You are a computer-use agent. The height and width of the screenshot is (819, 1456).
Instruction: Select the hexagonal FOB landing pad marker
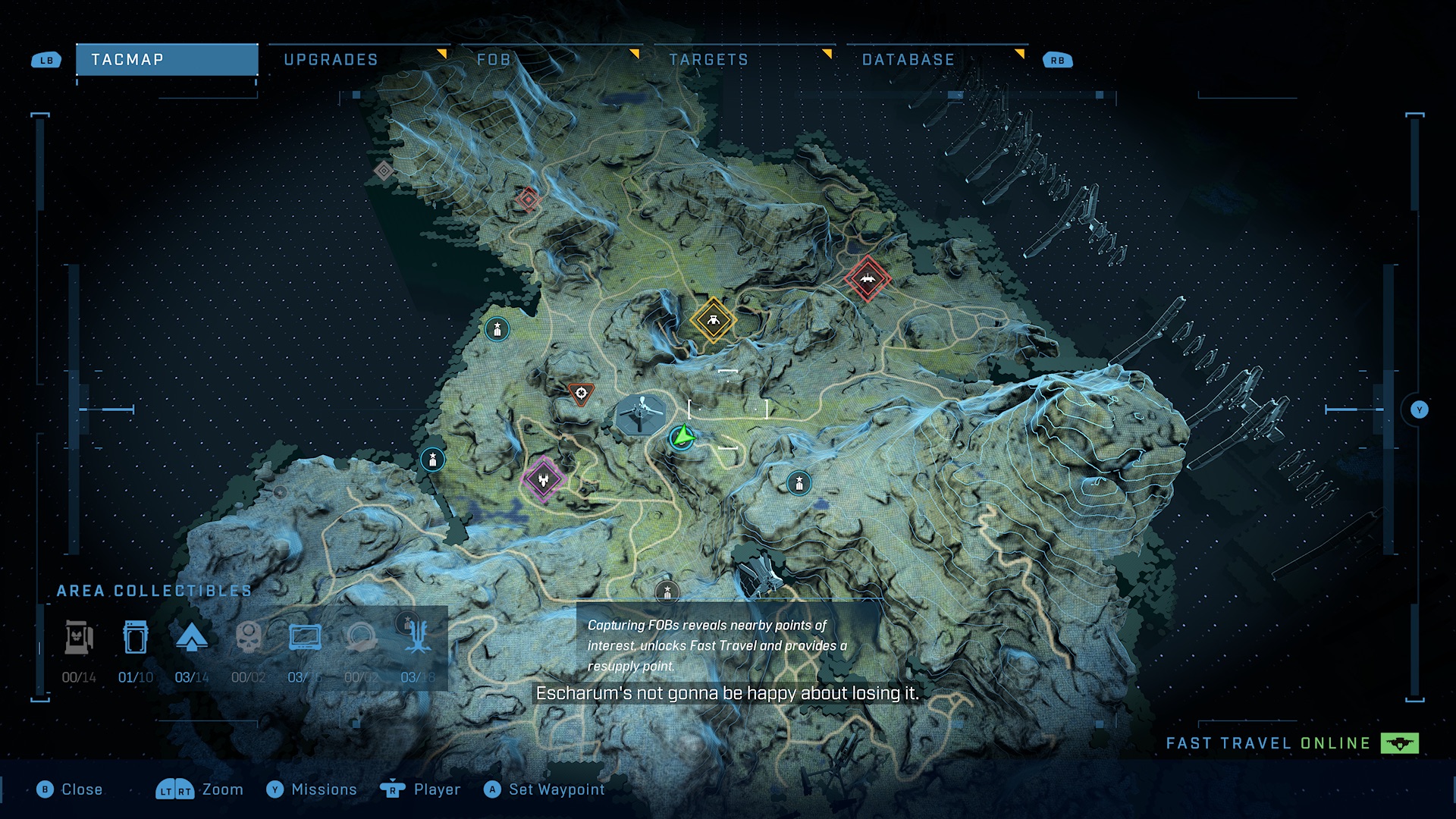point(641,414)
